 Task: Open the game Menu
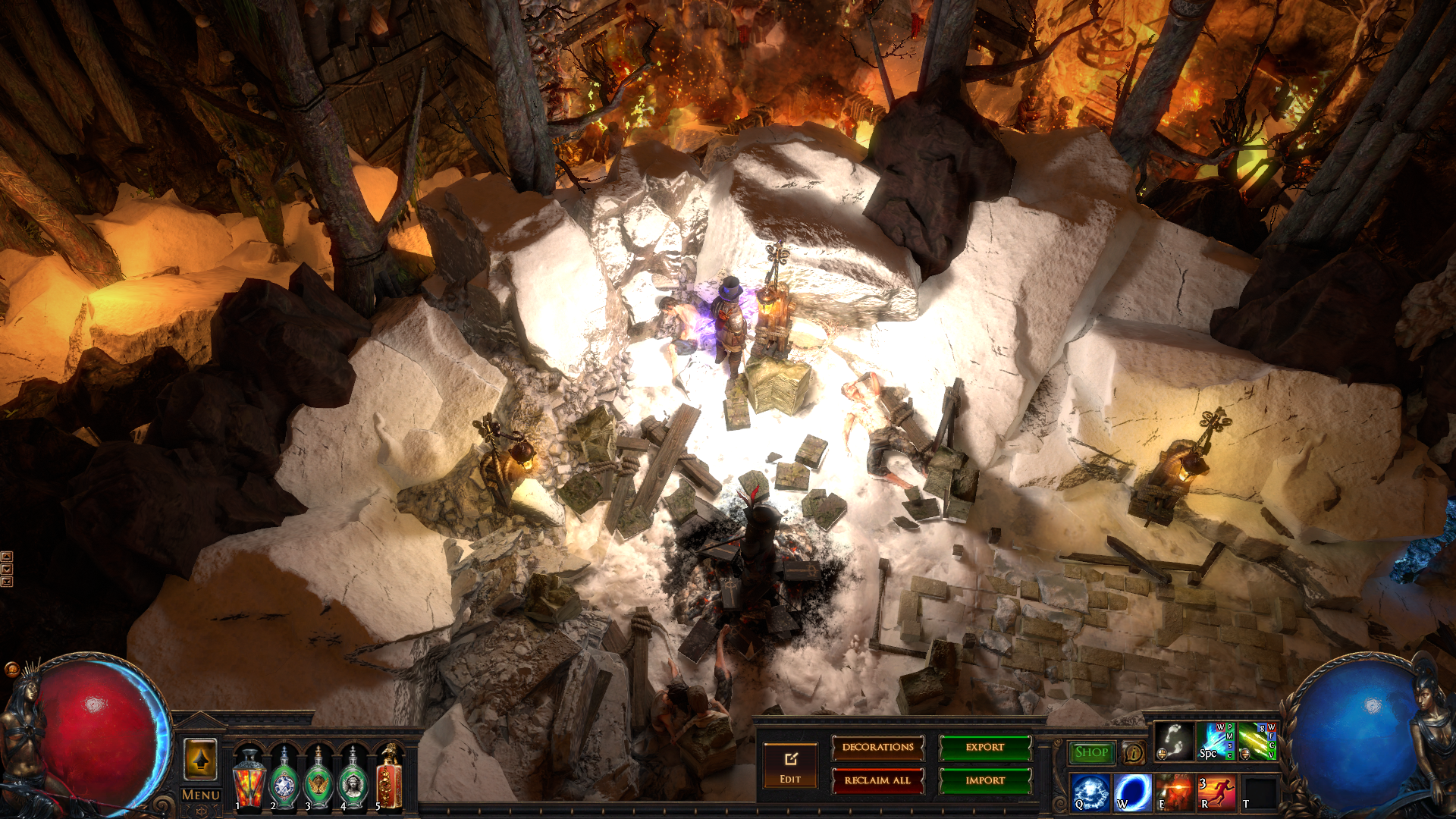pos(200,795)
